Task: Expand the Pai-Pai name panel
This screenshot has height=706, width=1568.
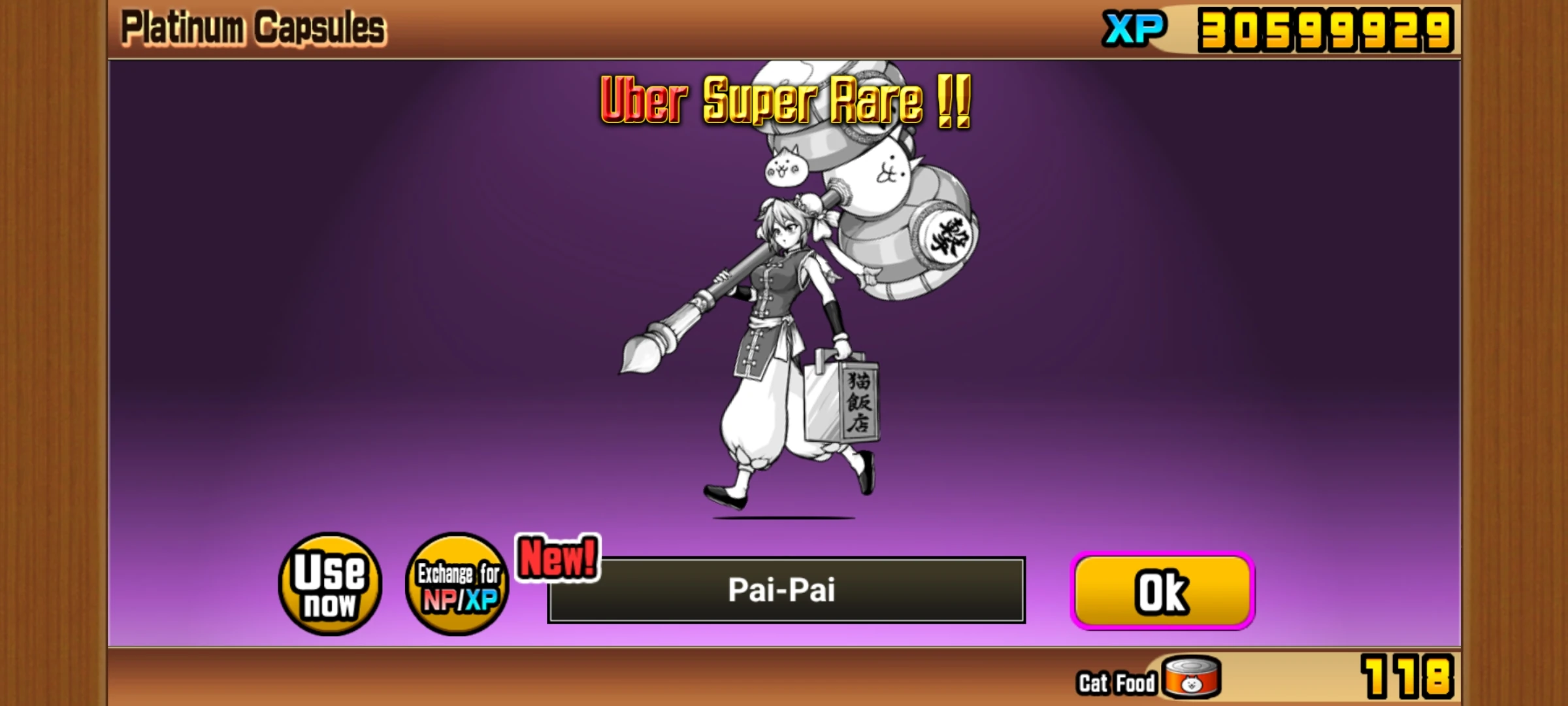Action: pyautogui.click(x=784, y=590)
